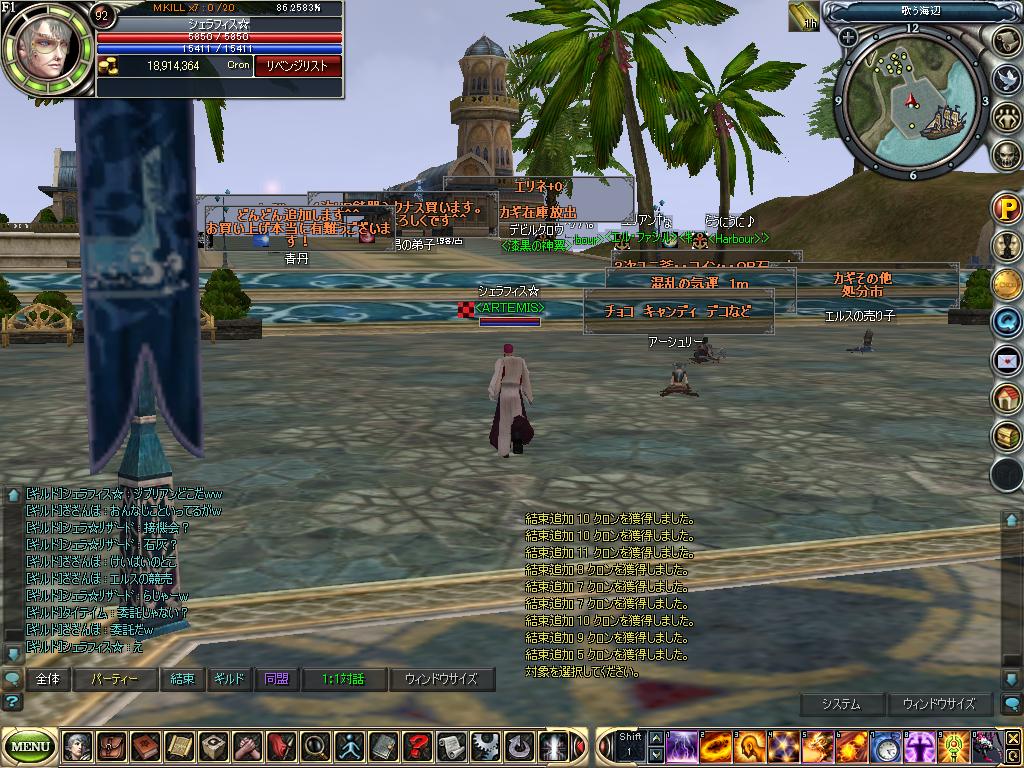Open the mail envelope icon
Screen dimensions: 1024x768
coord(1006,359)
